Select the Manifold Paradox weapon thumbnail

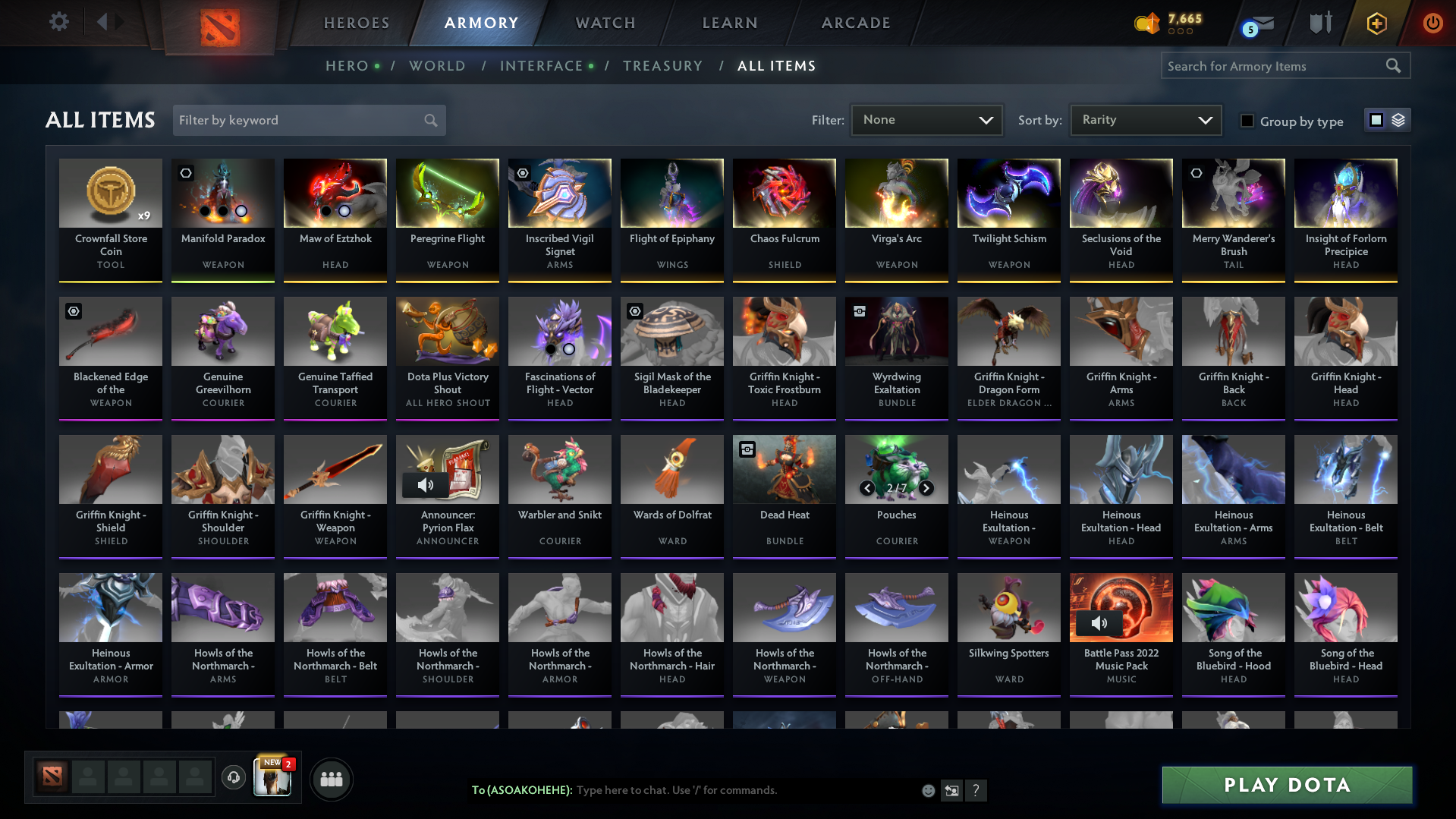(222, 193)
